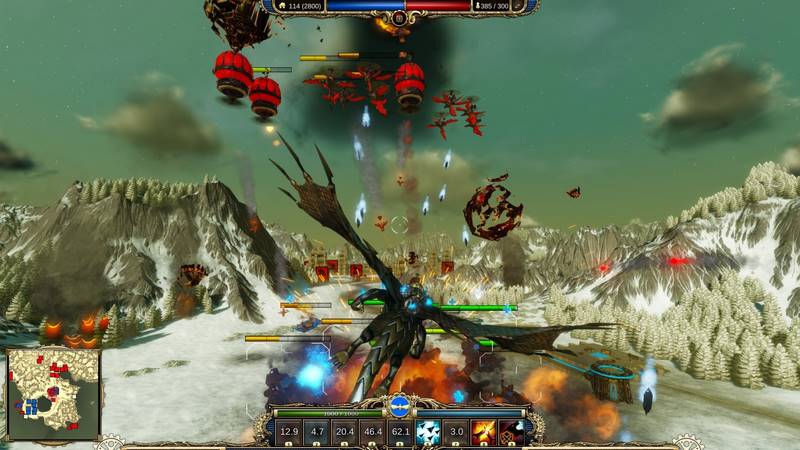Choose the ability slot showing 46.4
Viewport: 800px width, 450px height.
pos(373,432)
